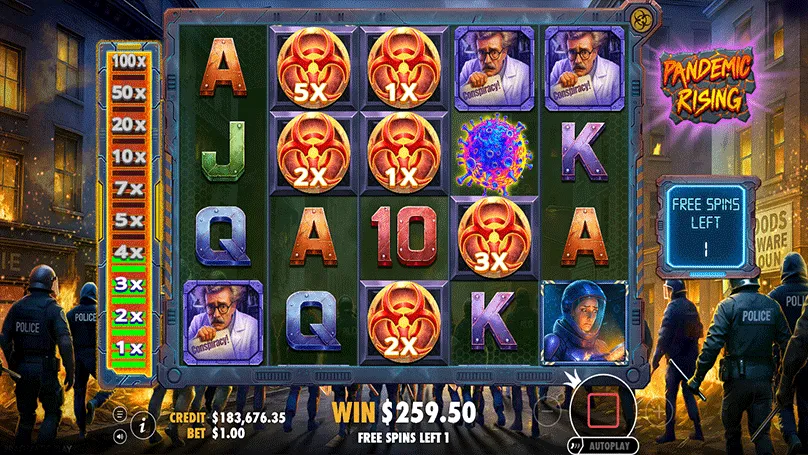Toggle the sound speaker icon
Screen dimensions: 808x455
[120, 436]
